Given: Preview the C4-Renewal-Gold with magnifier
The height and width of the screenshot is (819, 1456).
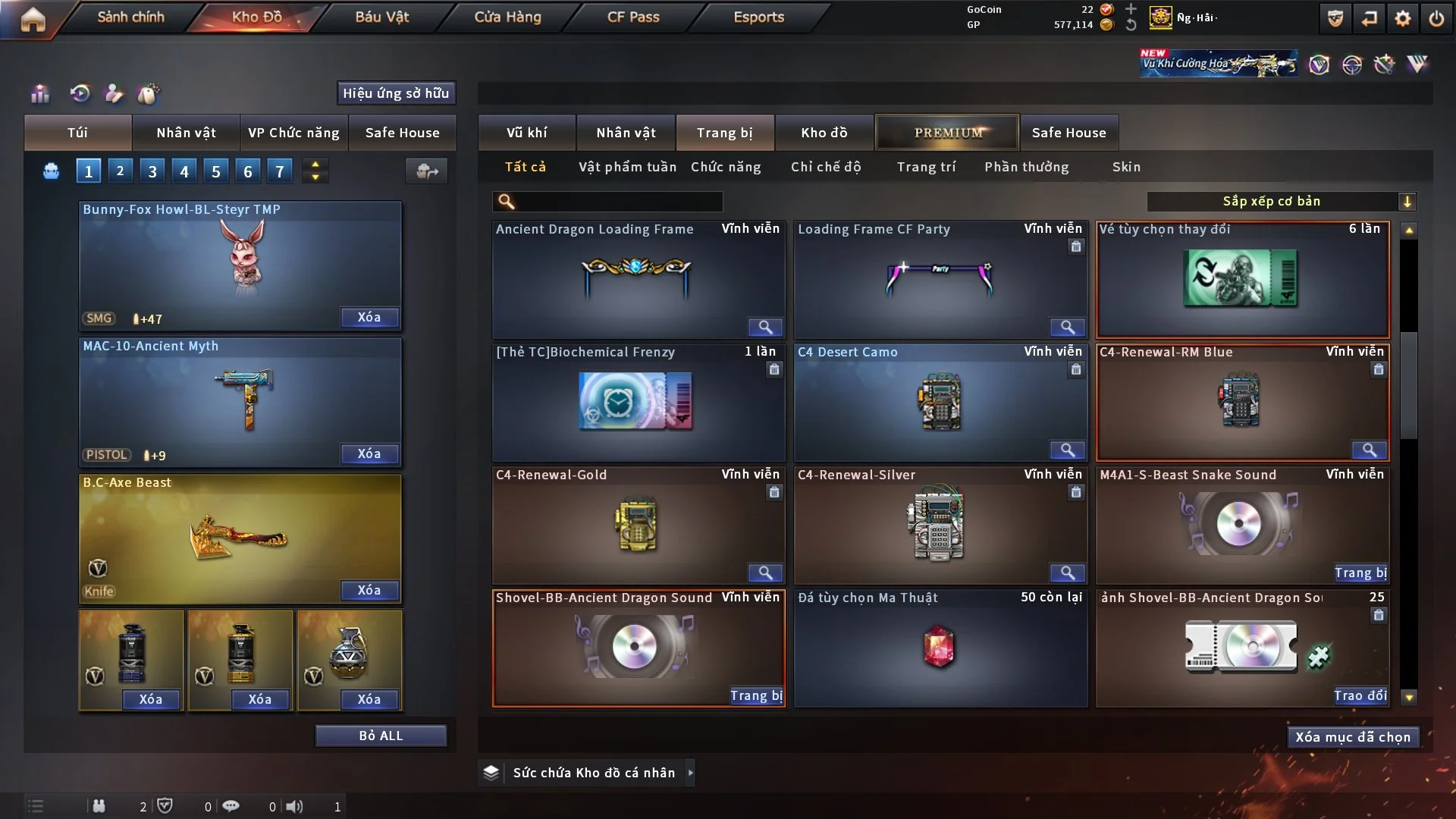Looking at the screenshot, I should click(765, 573).
